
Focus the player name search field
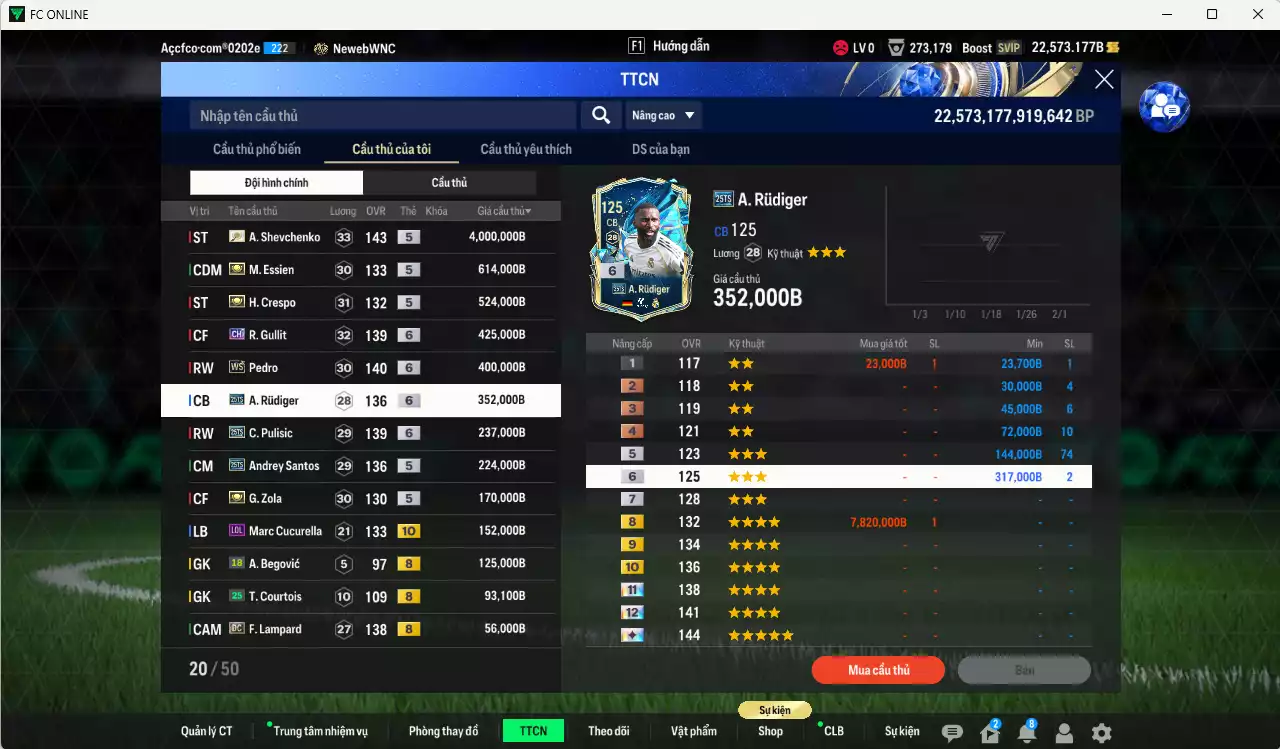[382, 116]
